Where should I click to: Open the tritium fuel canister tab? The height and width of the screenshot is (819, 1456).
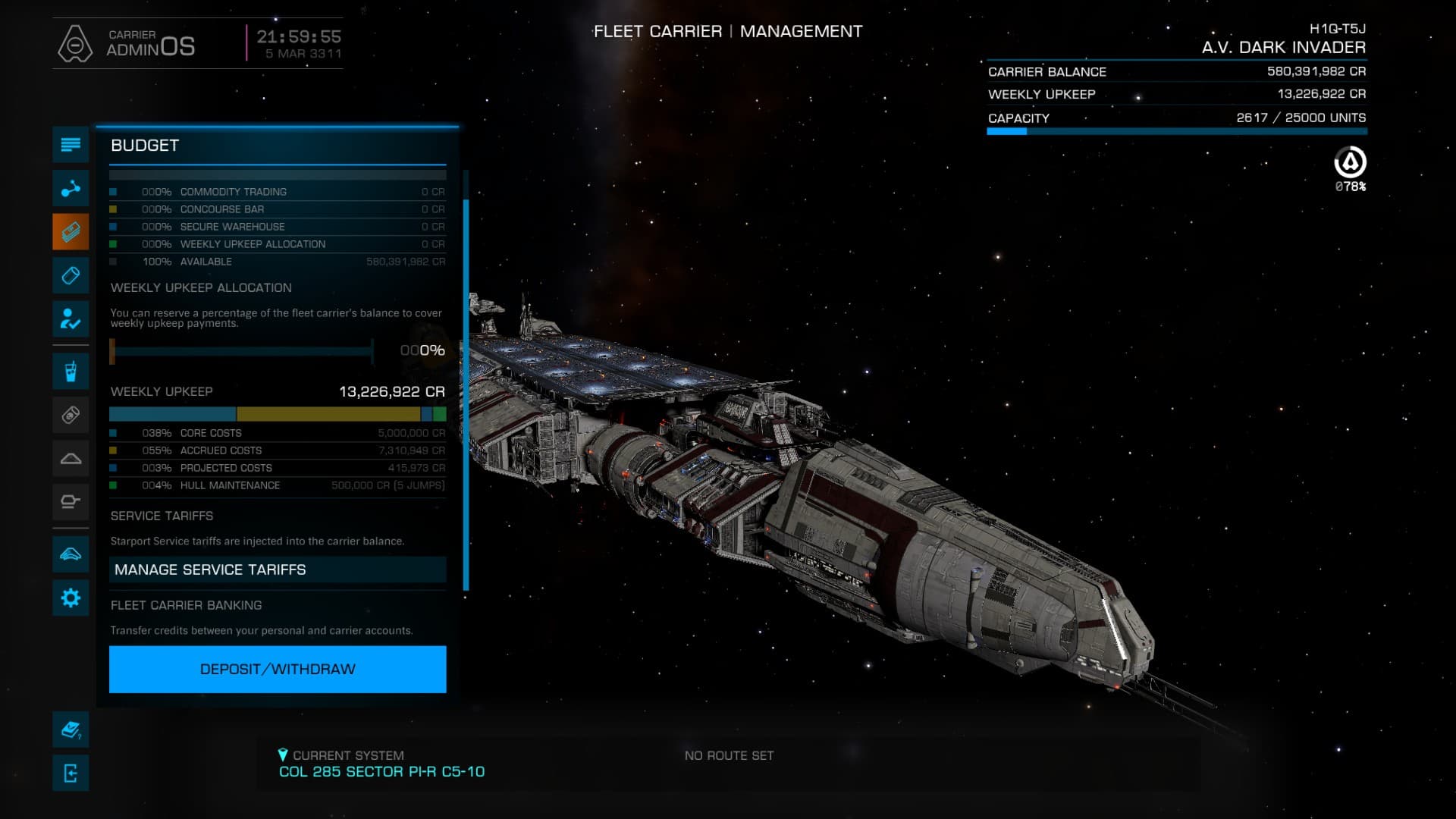point(71,275)
